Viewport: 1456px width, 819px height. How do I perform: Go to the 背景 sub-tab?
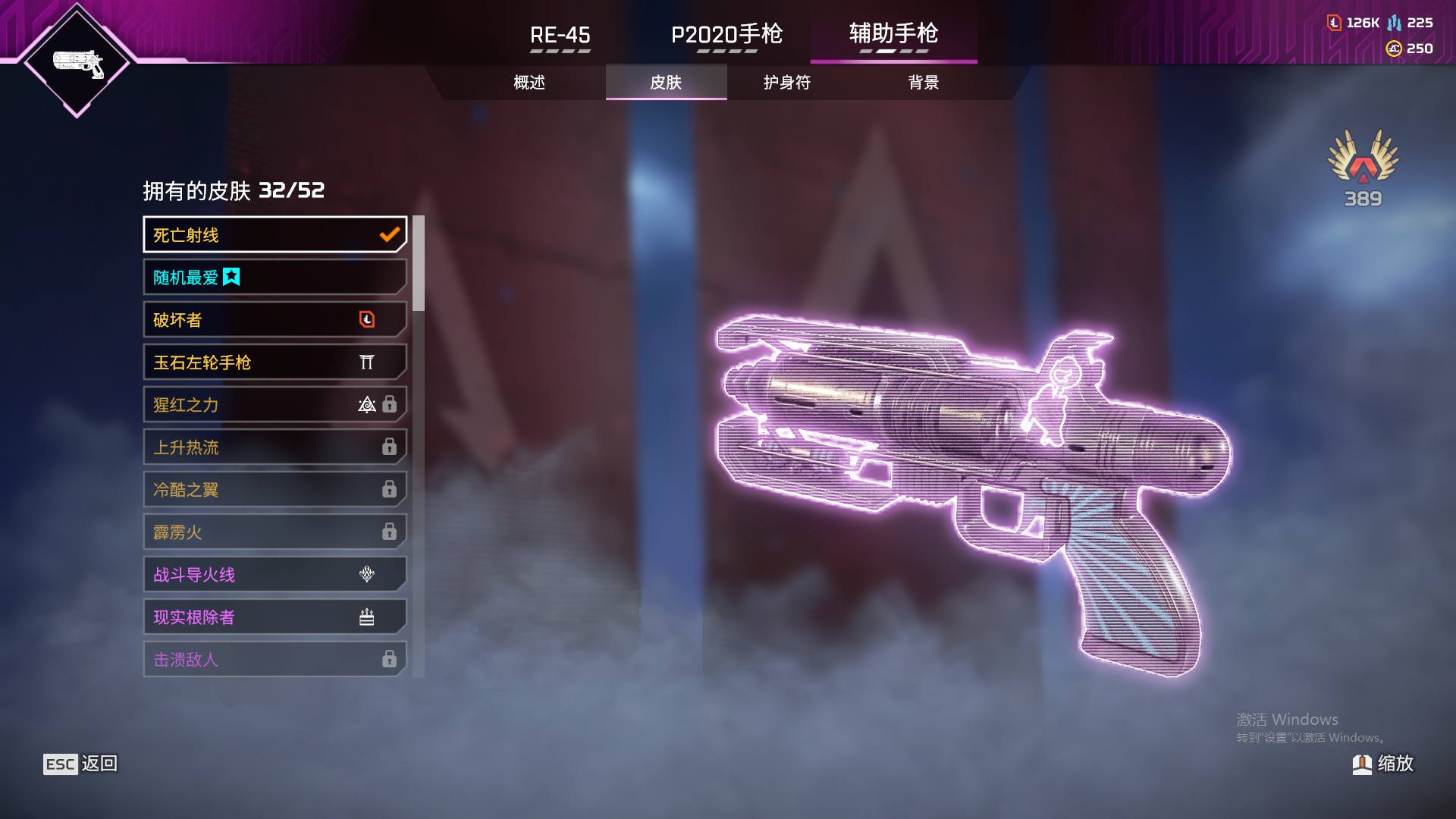click(923, 82)
